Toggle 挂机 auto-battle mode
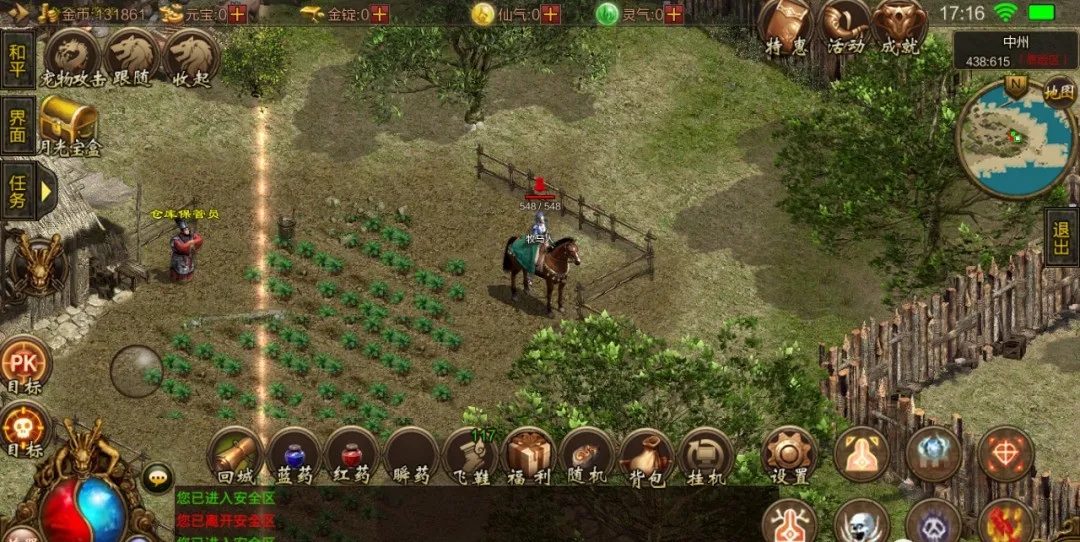This screenshot has height=542, width=1080. [x=705, y=457]
